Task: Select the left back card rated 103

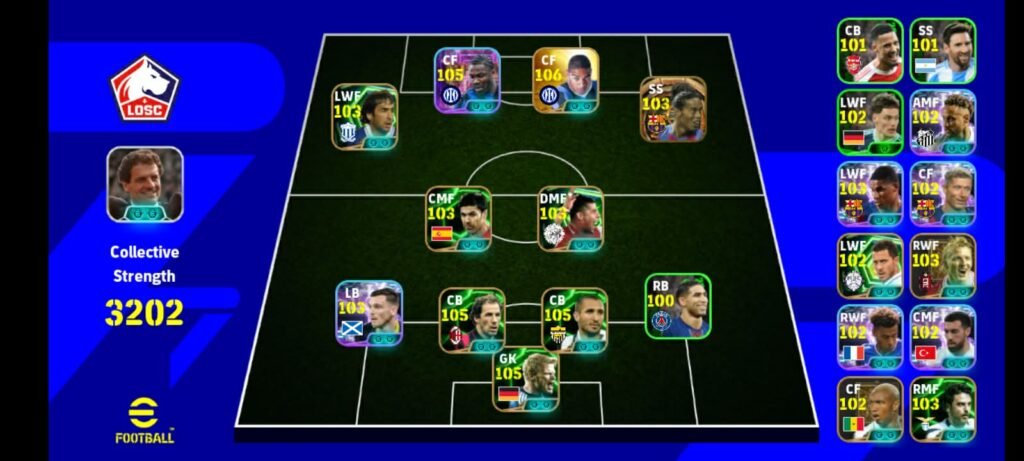Action: [x=369, y=313]
